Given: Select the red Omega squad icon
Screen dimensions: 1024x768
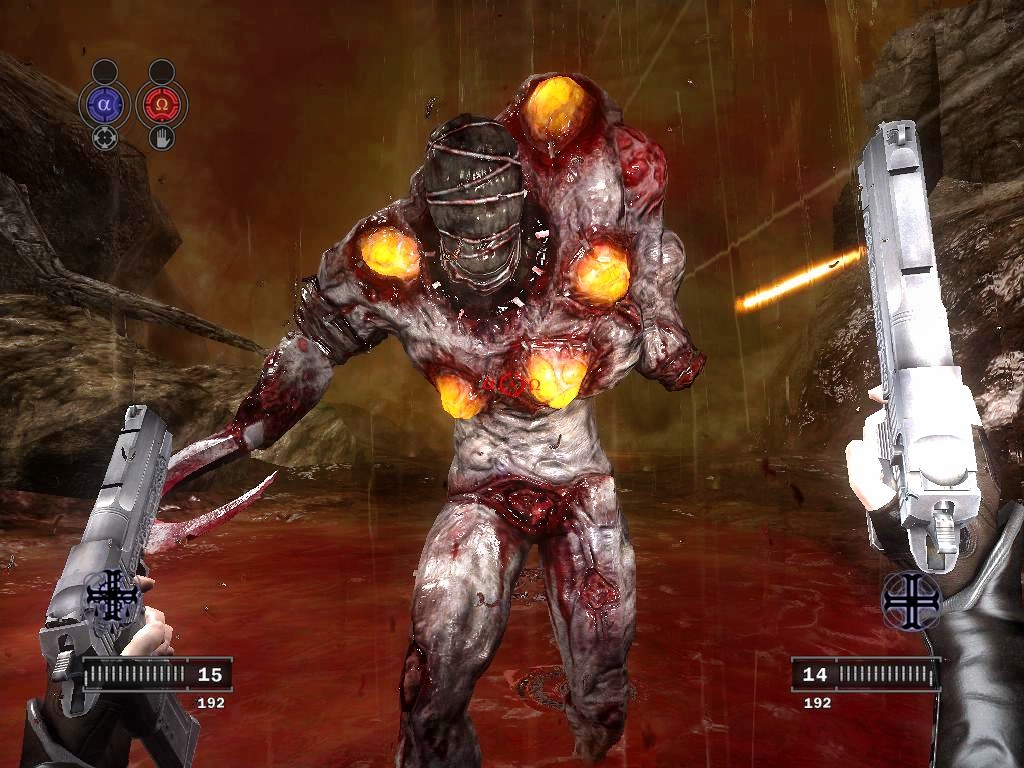Looking at the screenshot, I should pyautogui.click(x=161, y=104).
